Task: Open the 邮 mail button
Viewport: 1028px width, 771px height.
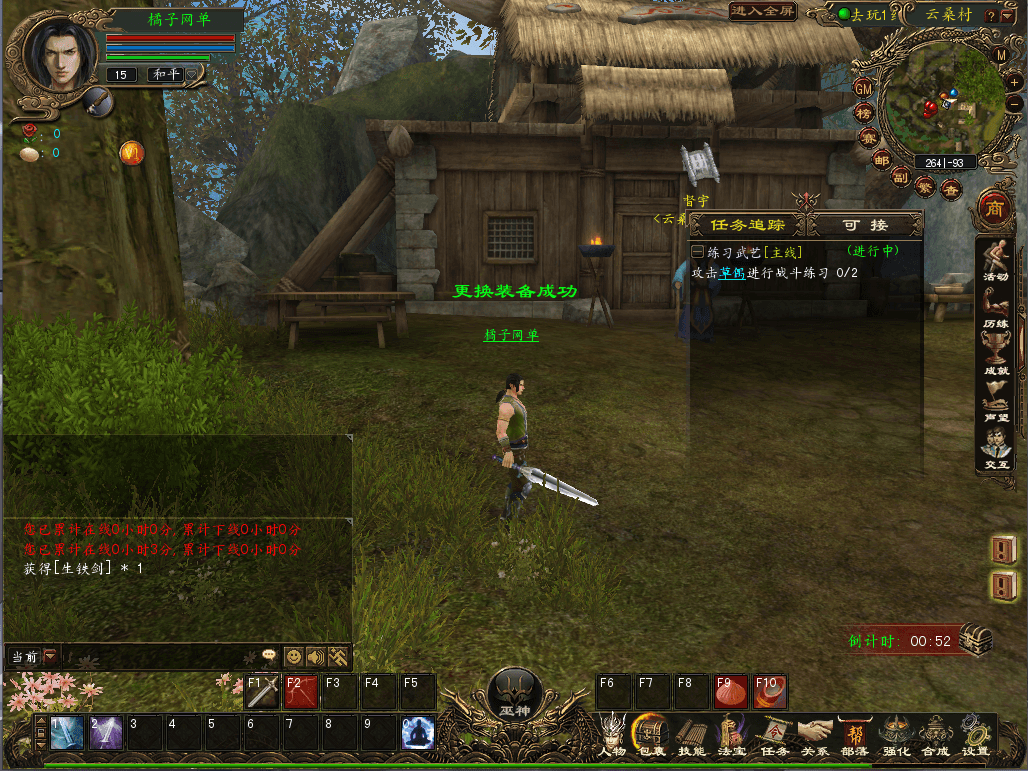Action: click(881, 160)
